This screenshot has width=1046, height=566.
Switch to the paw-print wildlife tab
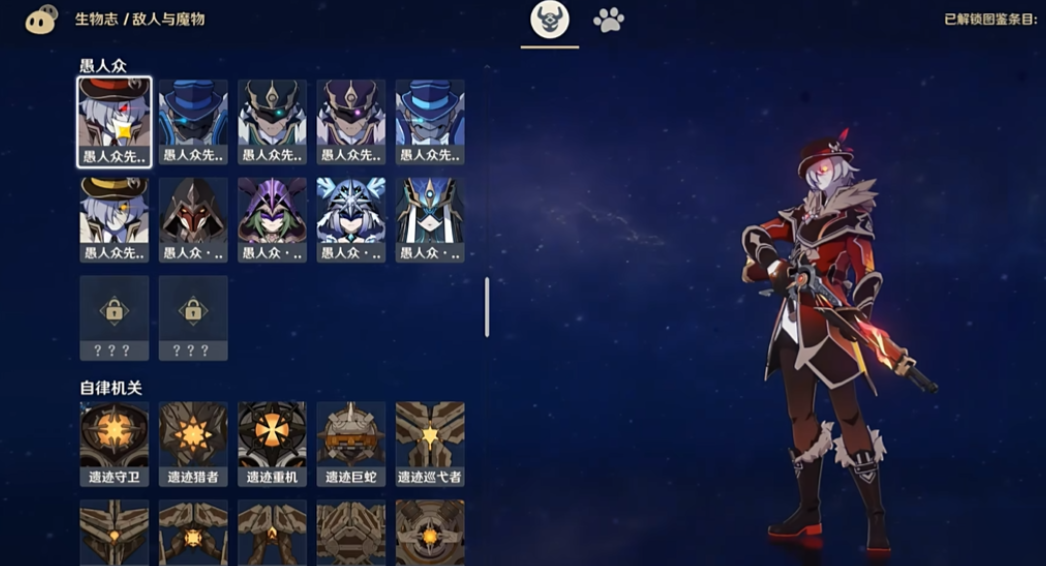(608, 20)
